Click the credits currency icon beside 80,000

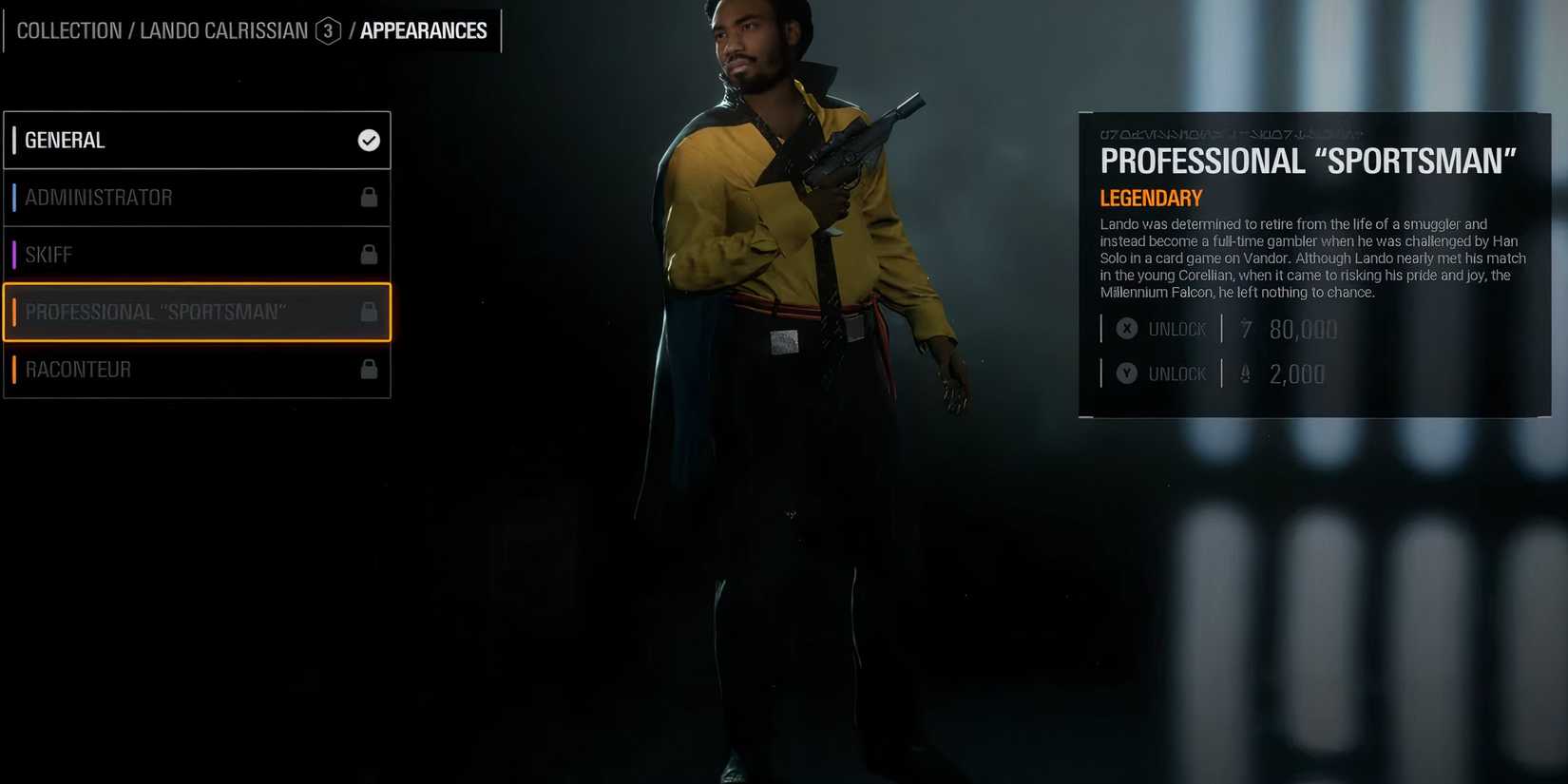[x=1245, y=330]
